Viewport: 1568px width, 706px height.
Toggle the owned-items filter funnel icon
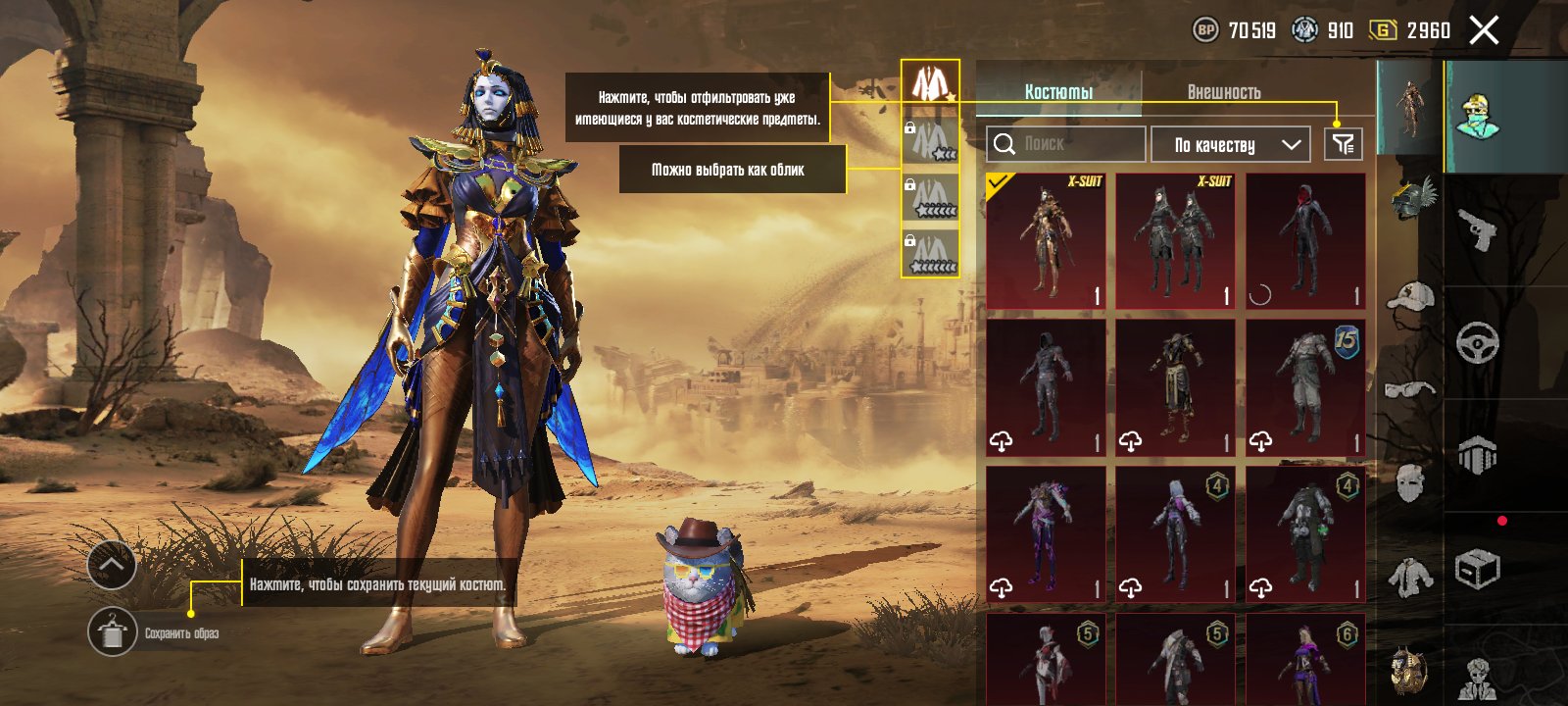1343,145
